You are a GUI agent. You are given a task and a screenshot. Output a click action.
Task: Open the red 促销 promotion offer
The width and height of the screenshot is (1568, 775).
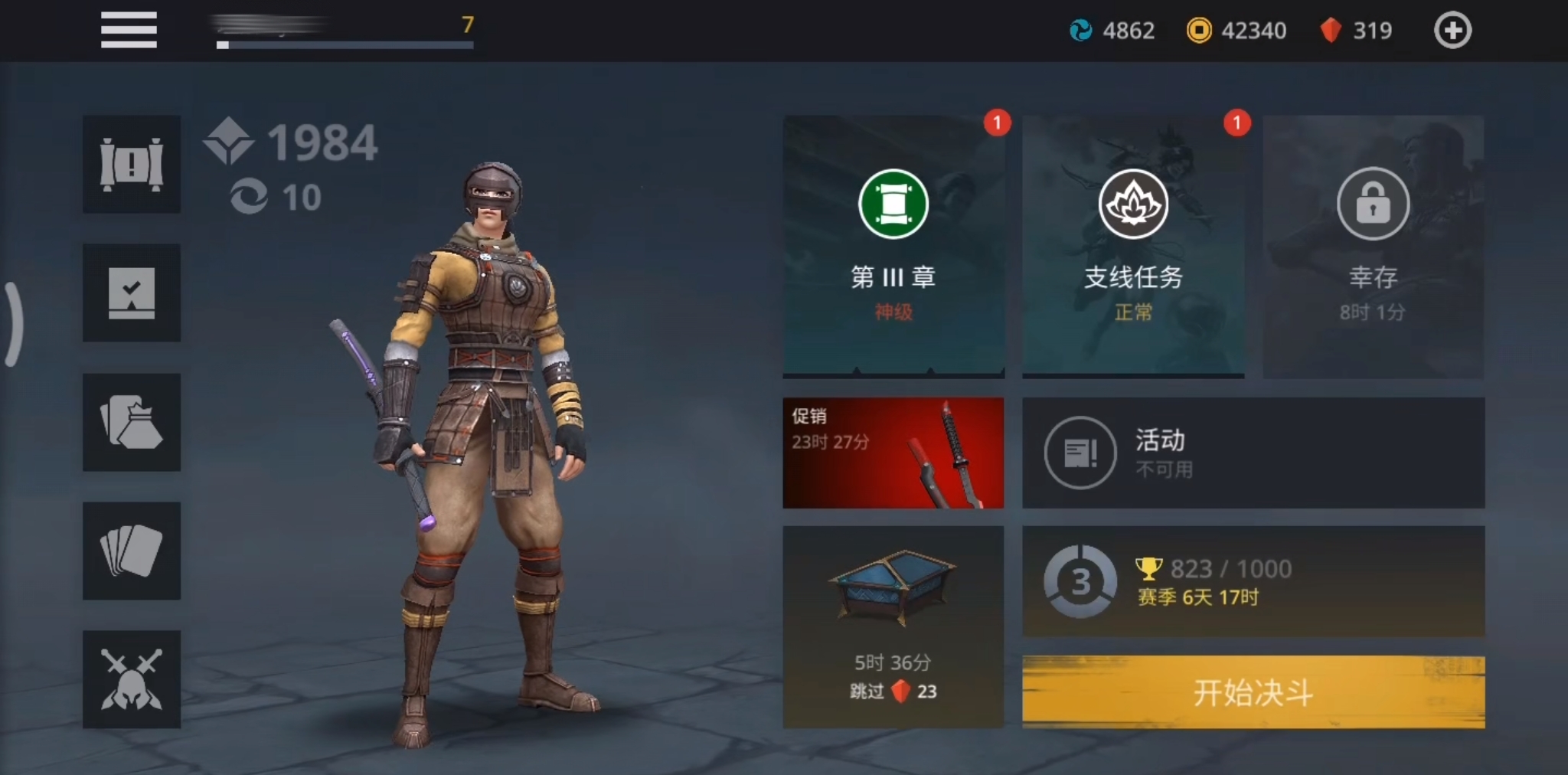[x=893, y=453]
